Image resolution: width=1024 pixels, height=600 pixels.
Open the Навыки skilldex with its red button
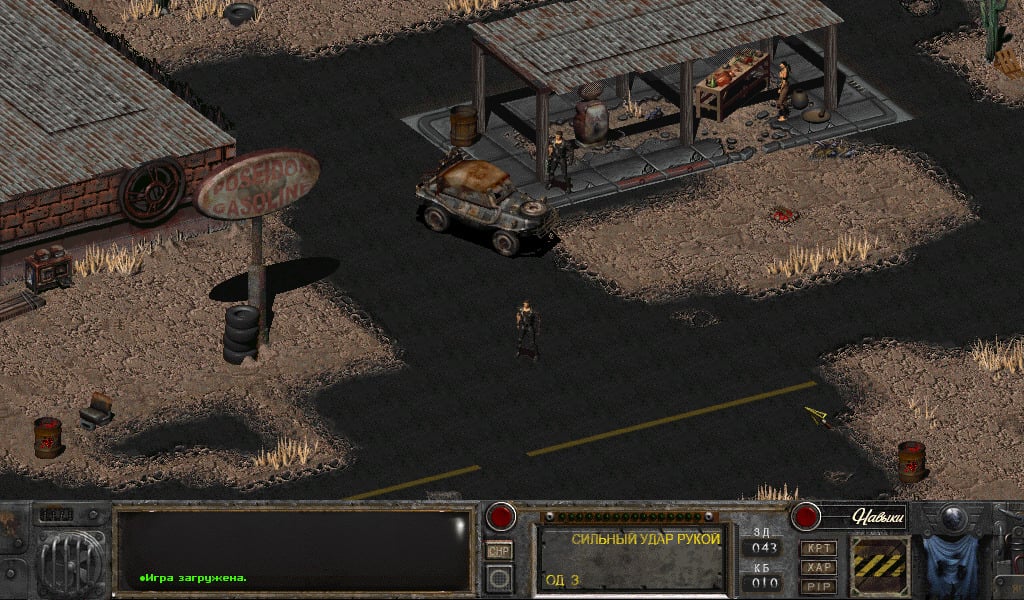tap(805, 517)
